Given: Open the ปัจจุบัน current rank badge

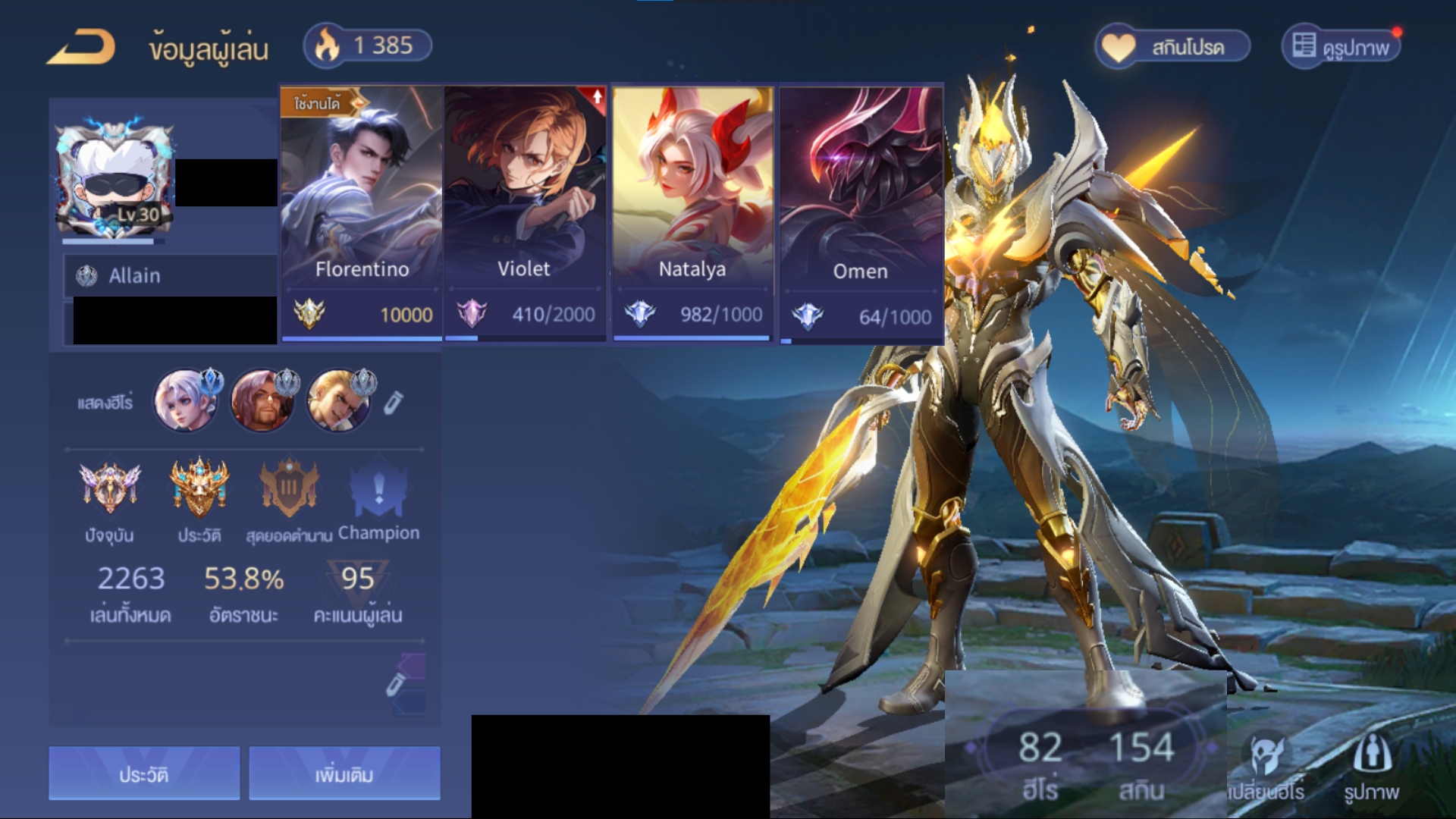Looking at the screenshot, I should (x=110, y=489).
